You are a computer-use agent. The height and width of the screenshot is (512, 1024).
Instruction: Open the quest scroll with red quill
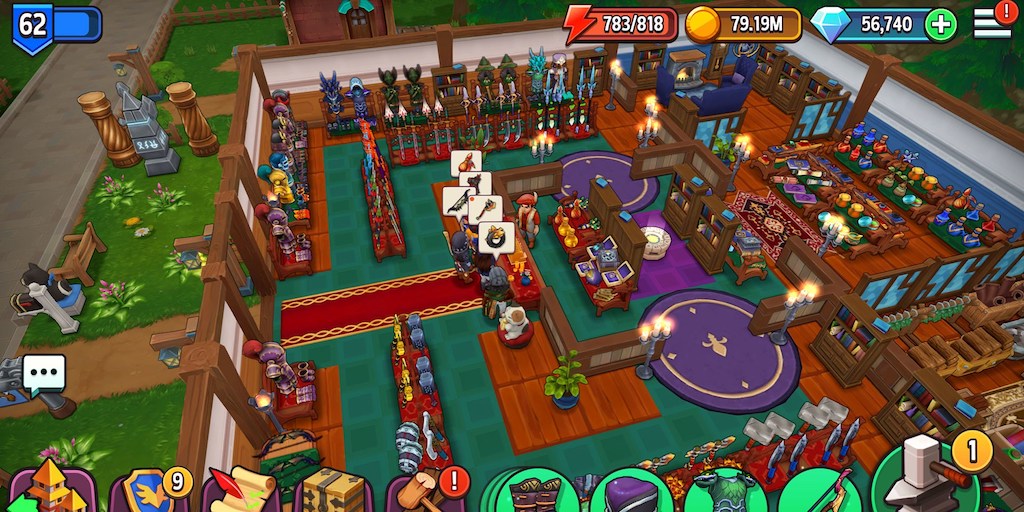240,492
